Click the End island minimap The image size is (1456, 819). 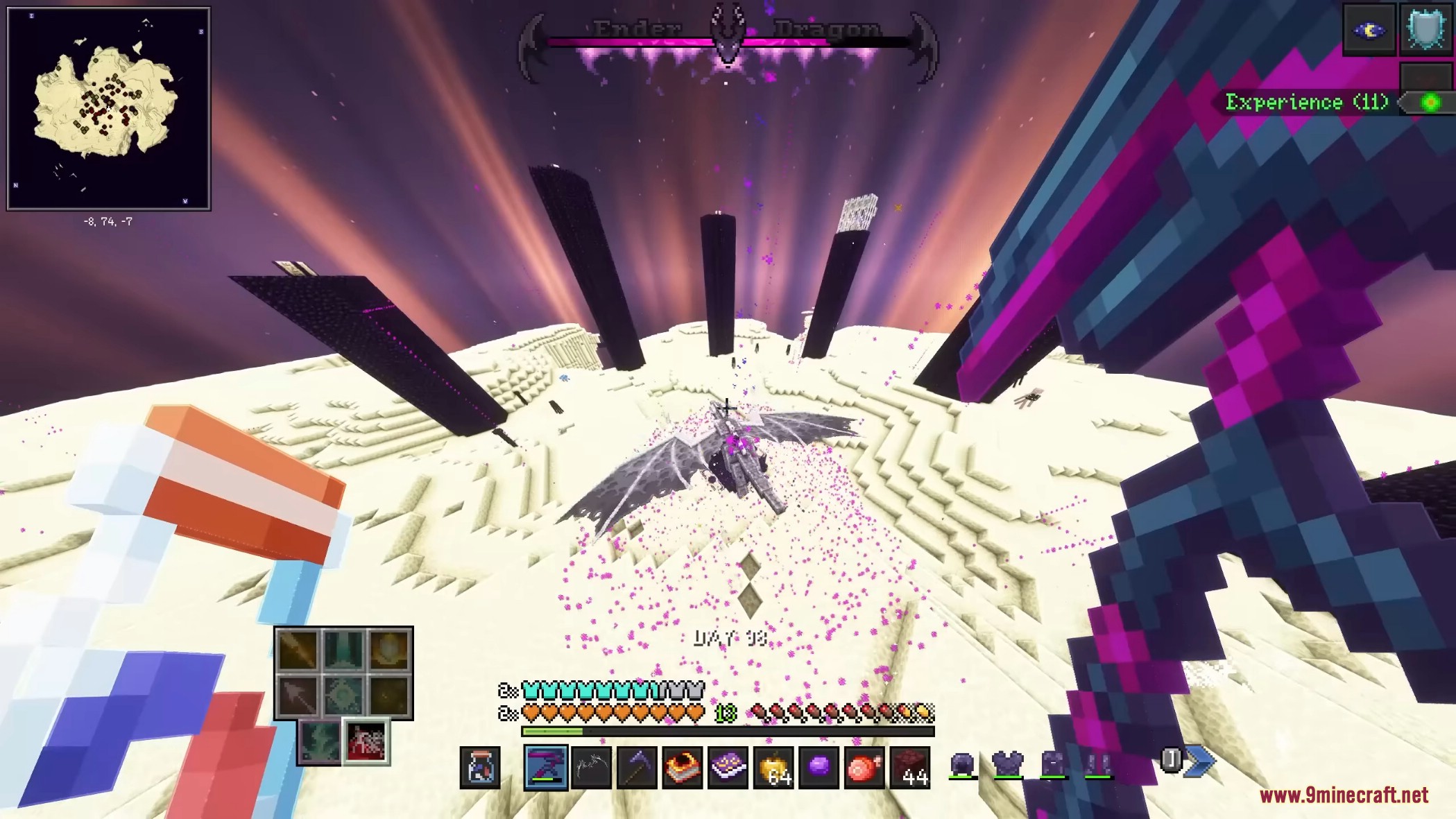tap(108, 108)
